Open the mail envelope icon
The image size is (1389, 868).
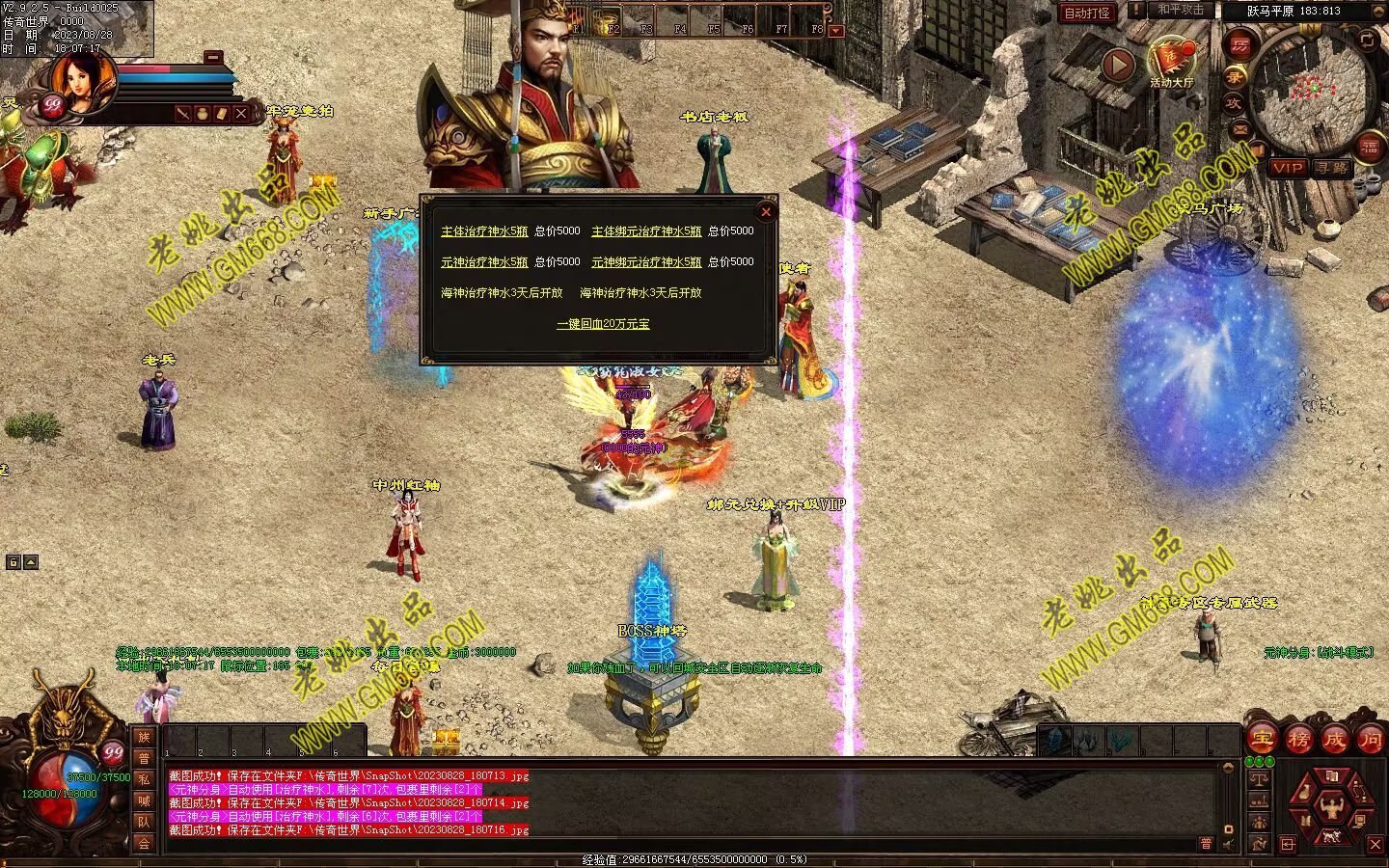[1239, 129]
